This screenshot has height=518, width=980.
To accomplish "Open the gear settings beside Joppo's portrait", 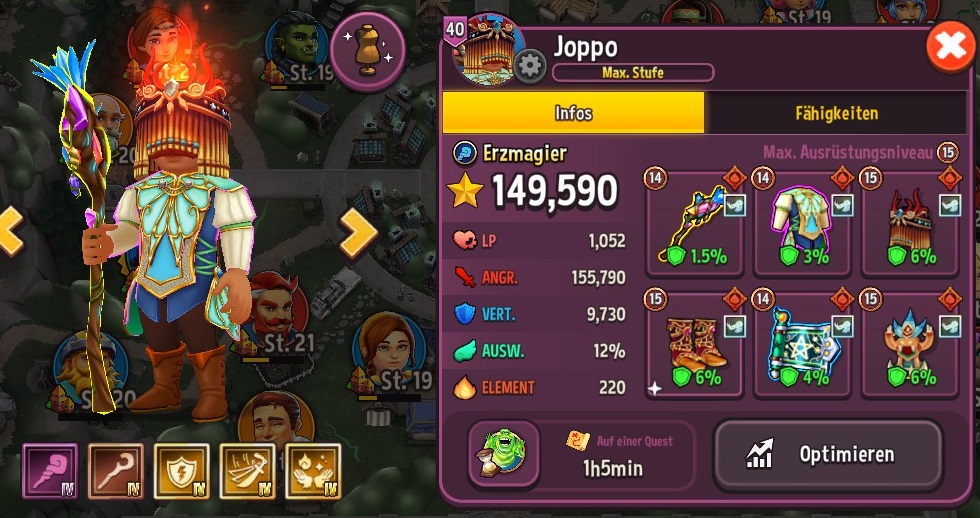I will [529, 67].
